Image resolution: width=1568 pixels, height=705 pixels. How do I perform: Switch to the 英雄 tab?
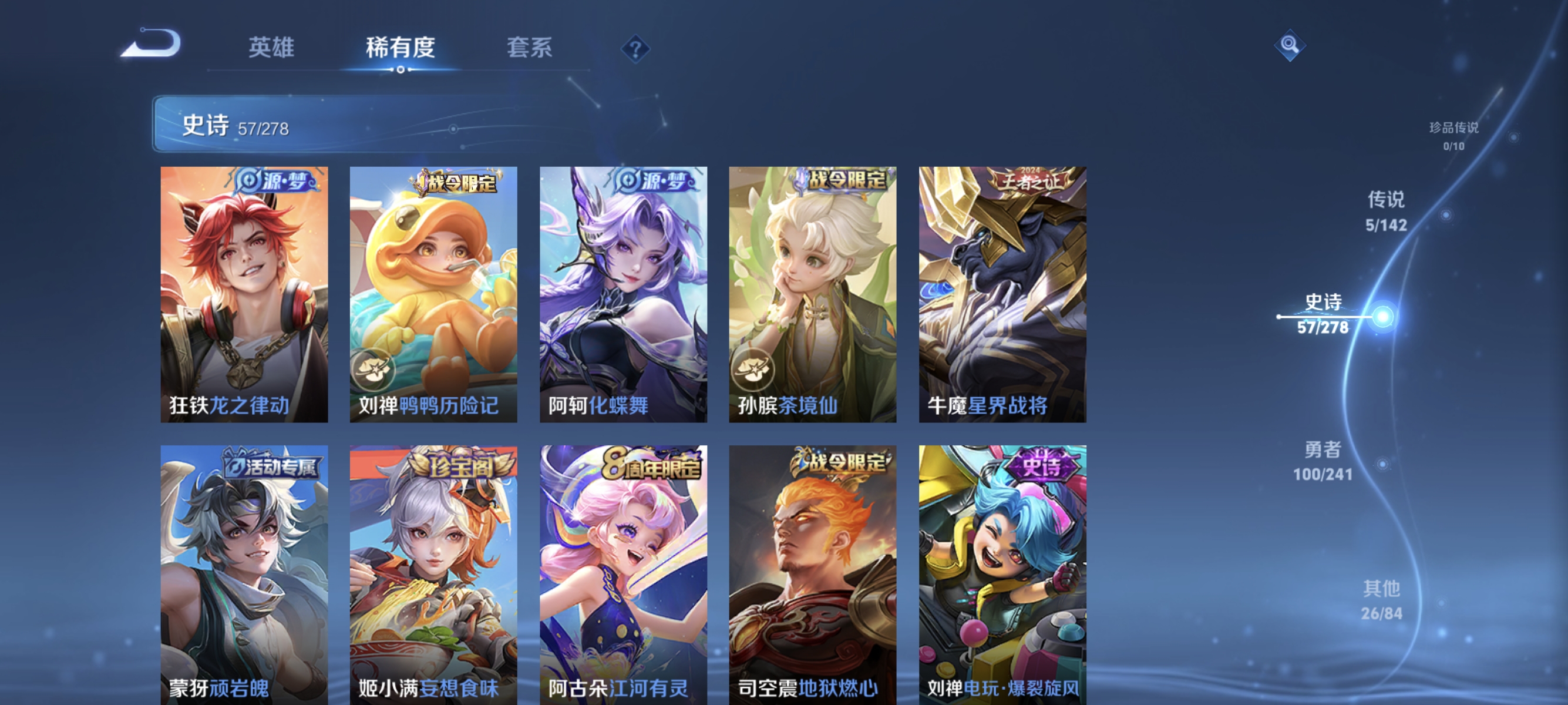pos(271,48)
